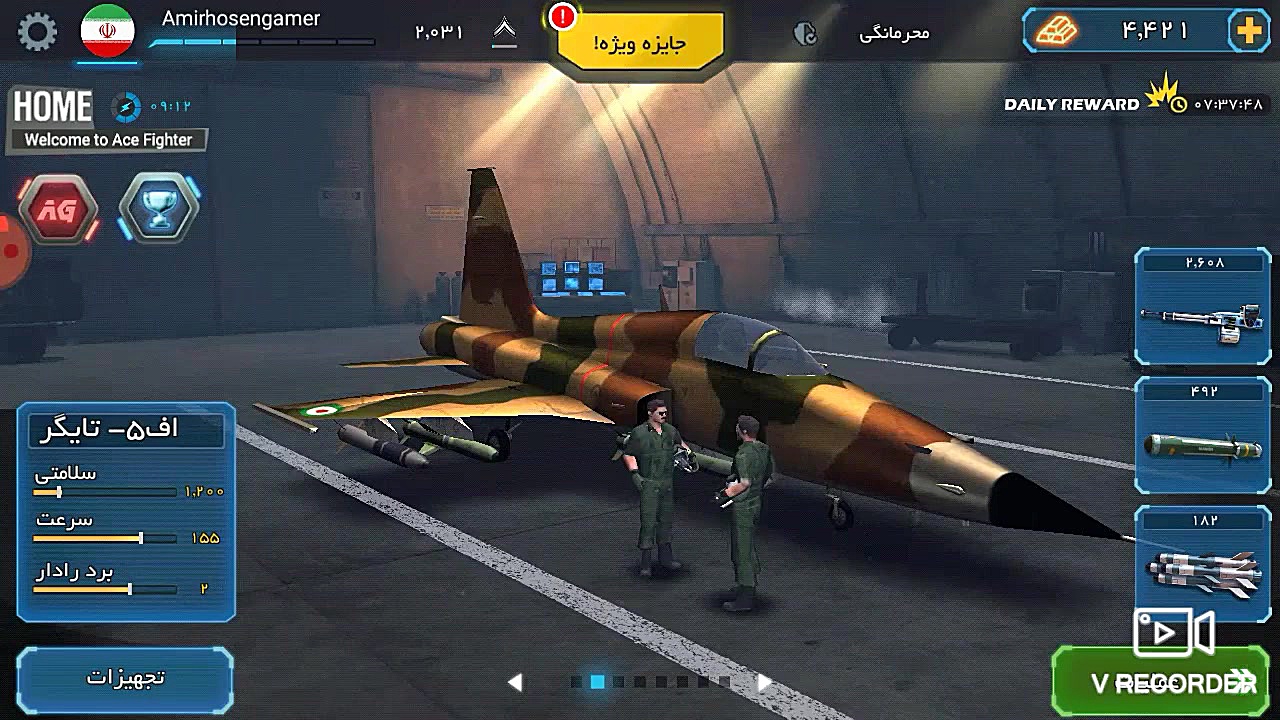This screenshot has width=1280, height=720.
Task: Click the clan shield icon
Action: pos(805,34)
